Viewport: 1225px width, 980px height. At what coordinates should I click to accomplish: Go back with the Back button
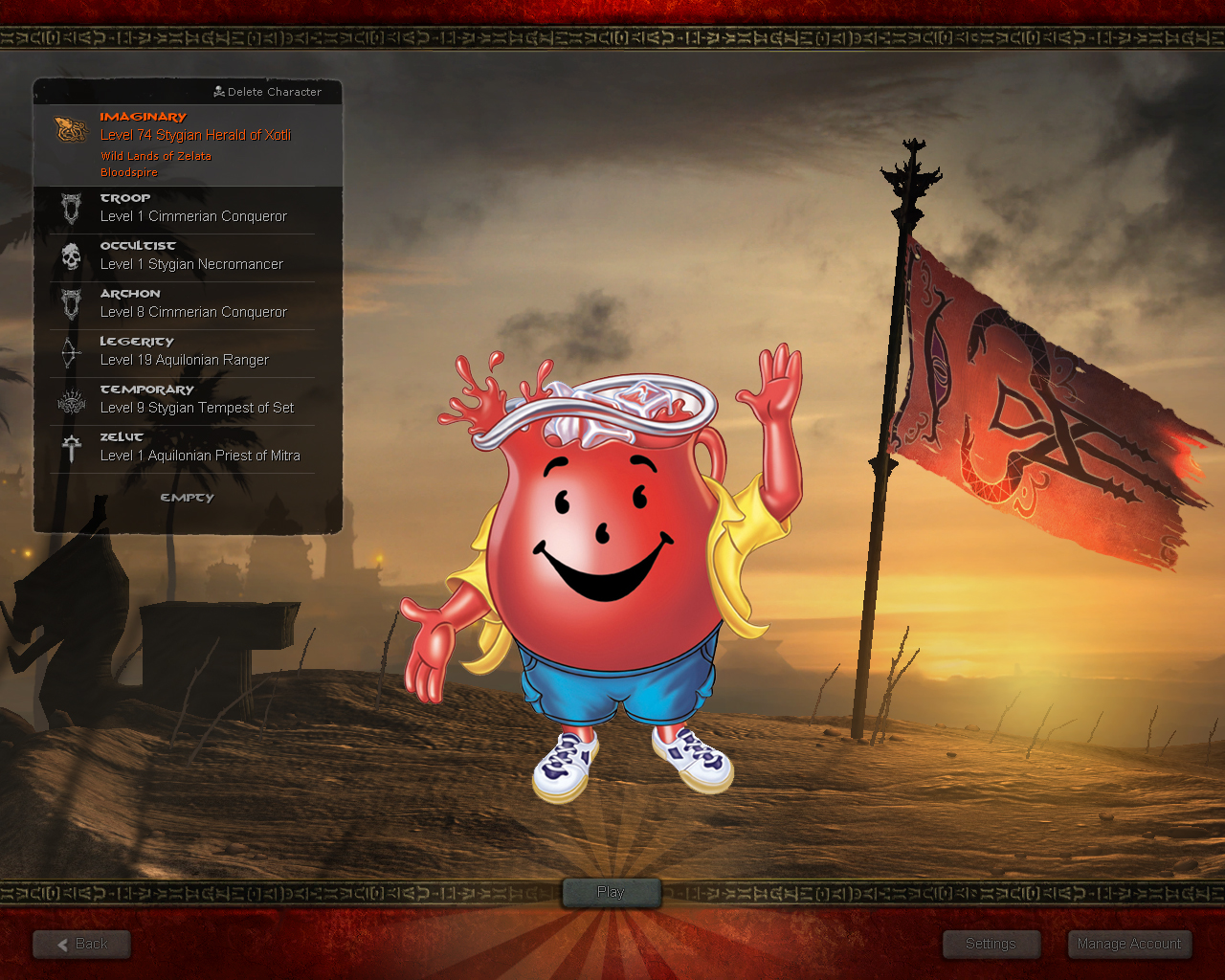point(82,944)
